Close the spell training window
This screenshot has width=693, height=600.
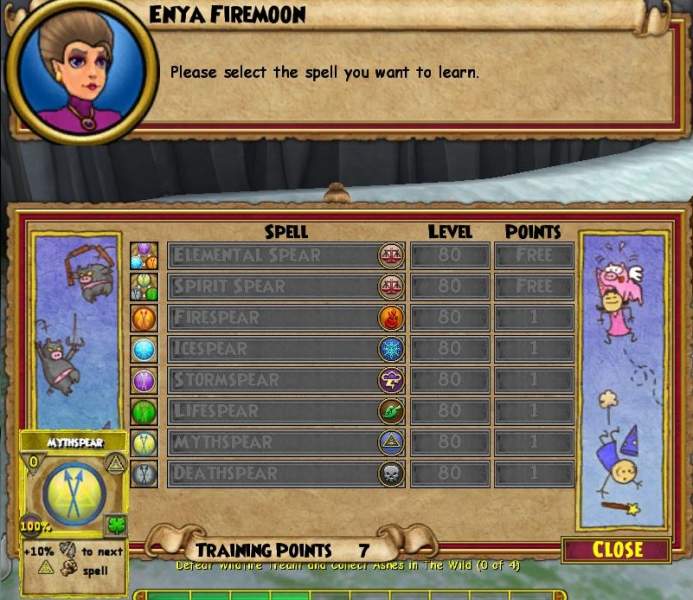[x=616, y=550]
